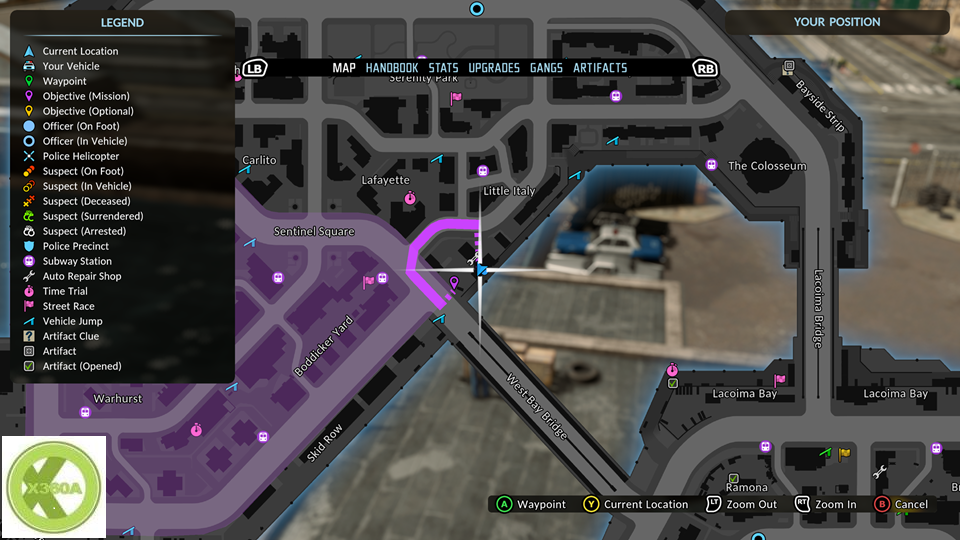This screenshot has height=540, width=960.
Task: Select the UPGRADES tab
Action: (x=494, y=68)
